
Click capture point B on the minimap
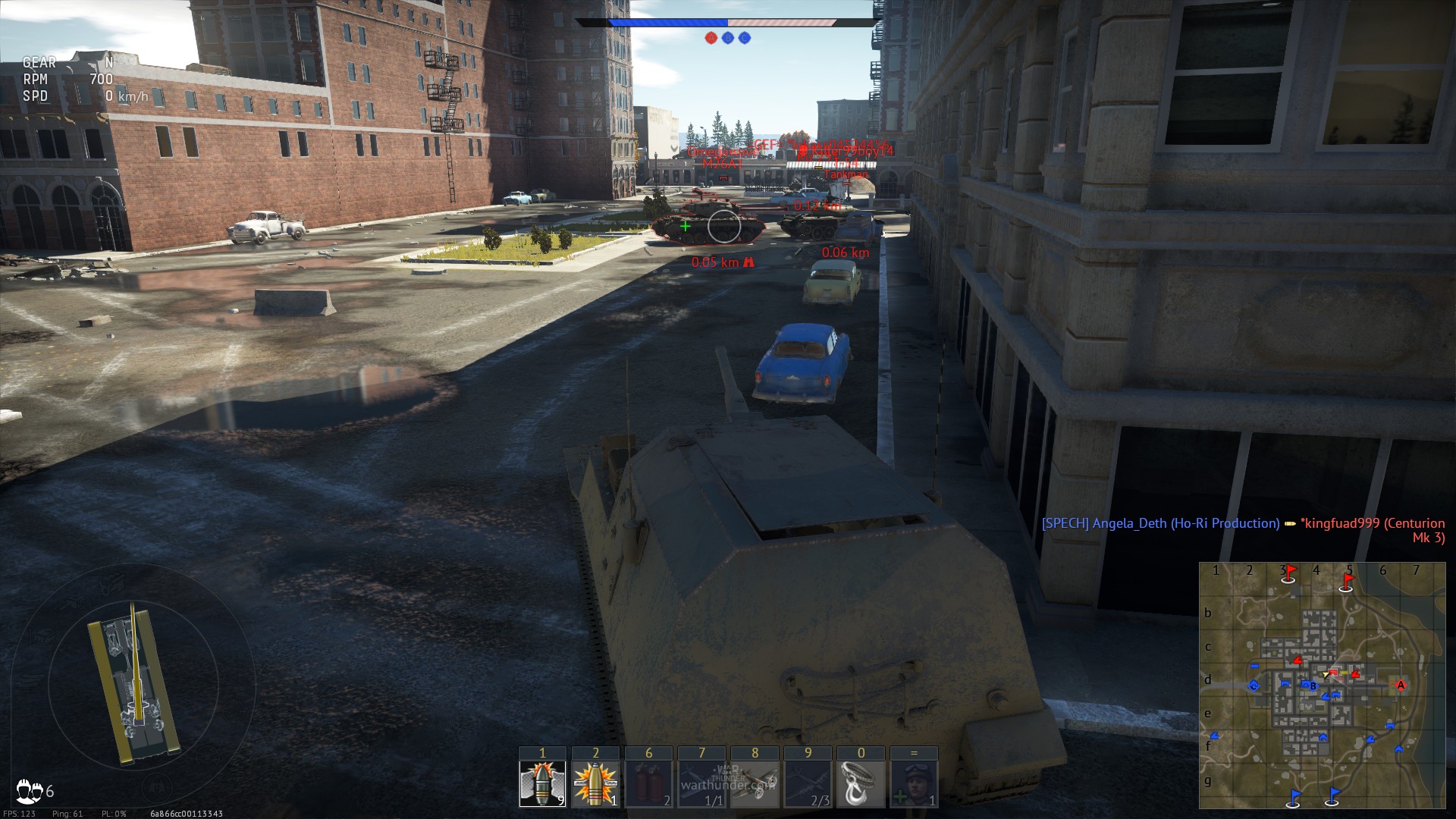pyautogui.click(x=1313, y=686)
